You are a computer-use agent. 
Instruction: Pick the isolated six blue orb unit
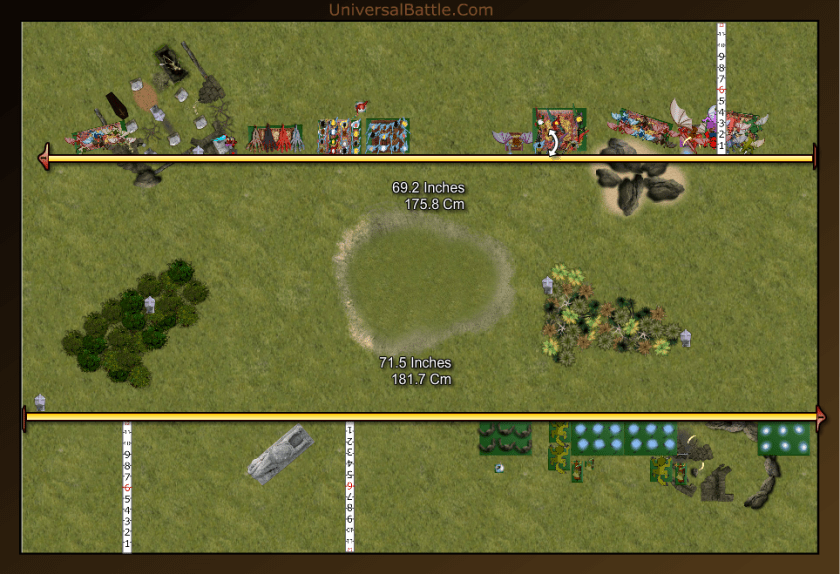pyautogui.click(x=783, y=438)
